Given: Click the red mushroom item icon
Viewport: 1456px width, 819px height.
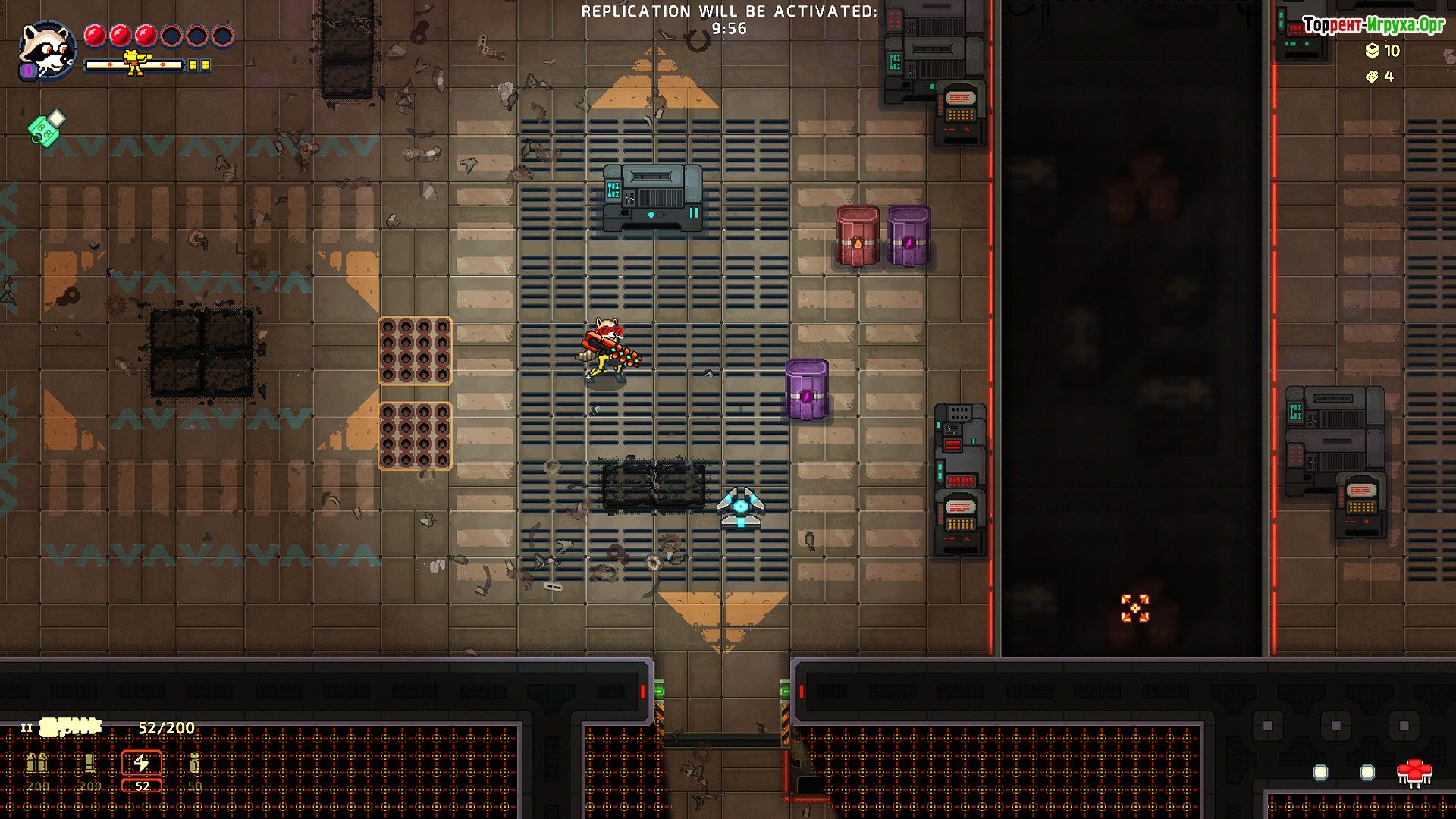Looking at the screenshot, I should [x=1414, y=773].
